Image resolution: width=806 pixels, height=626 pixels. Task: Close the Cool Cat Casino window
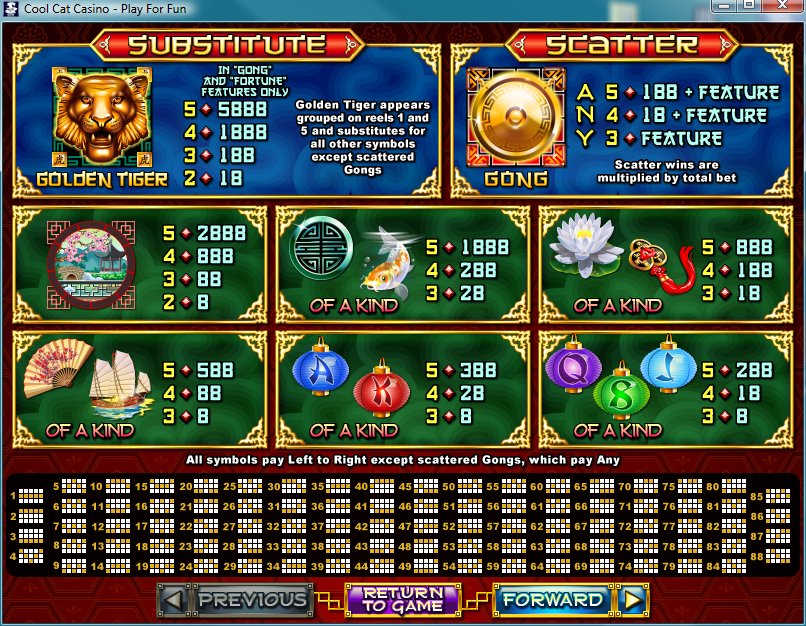point(781,6)
